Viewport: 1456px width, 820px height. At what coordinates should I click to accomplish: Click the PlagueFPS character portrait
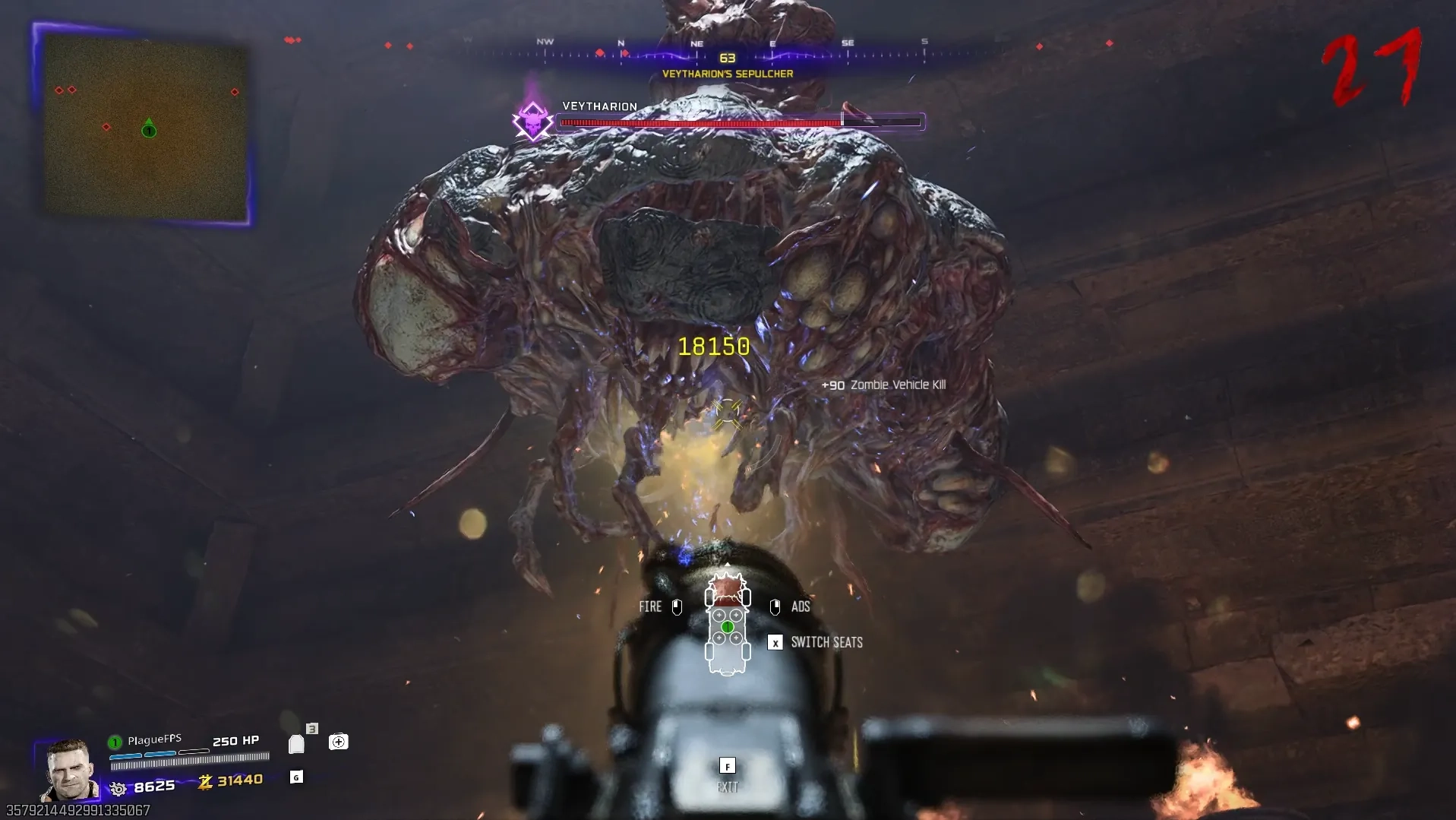click(x=70, y=770)
